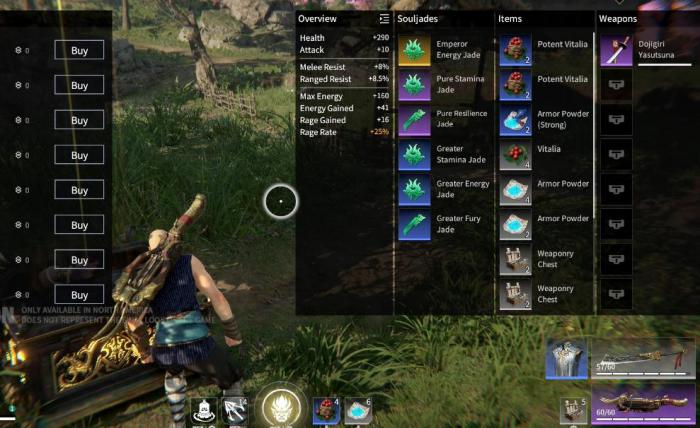Toggle the Overview panel list icon

coord(384,19)
